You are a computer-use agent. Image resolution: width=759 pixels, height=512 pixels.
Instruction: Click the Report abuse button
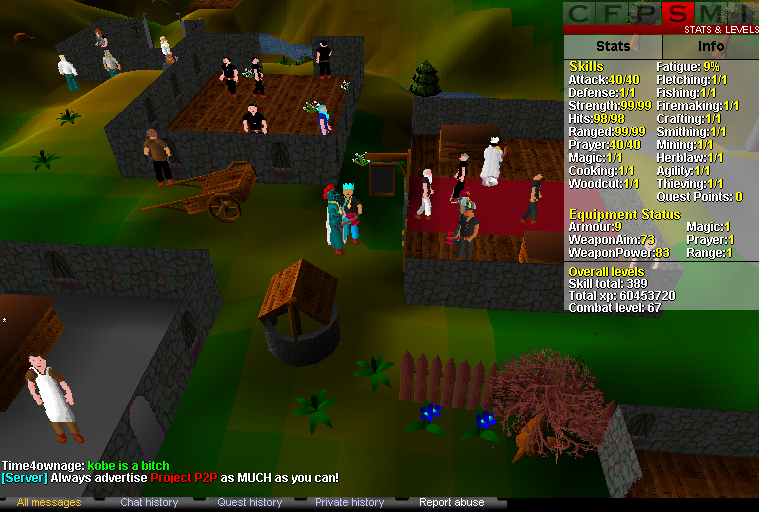[x=451, y=502]
